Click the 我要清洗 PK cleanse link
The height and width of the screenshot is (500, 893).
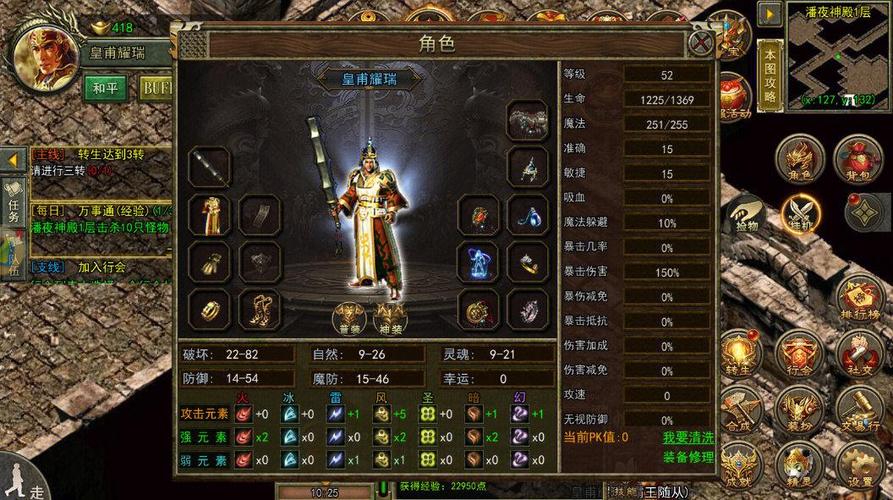click(x=688, y=437)
